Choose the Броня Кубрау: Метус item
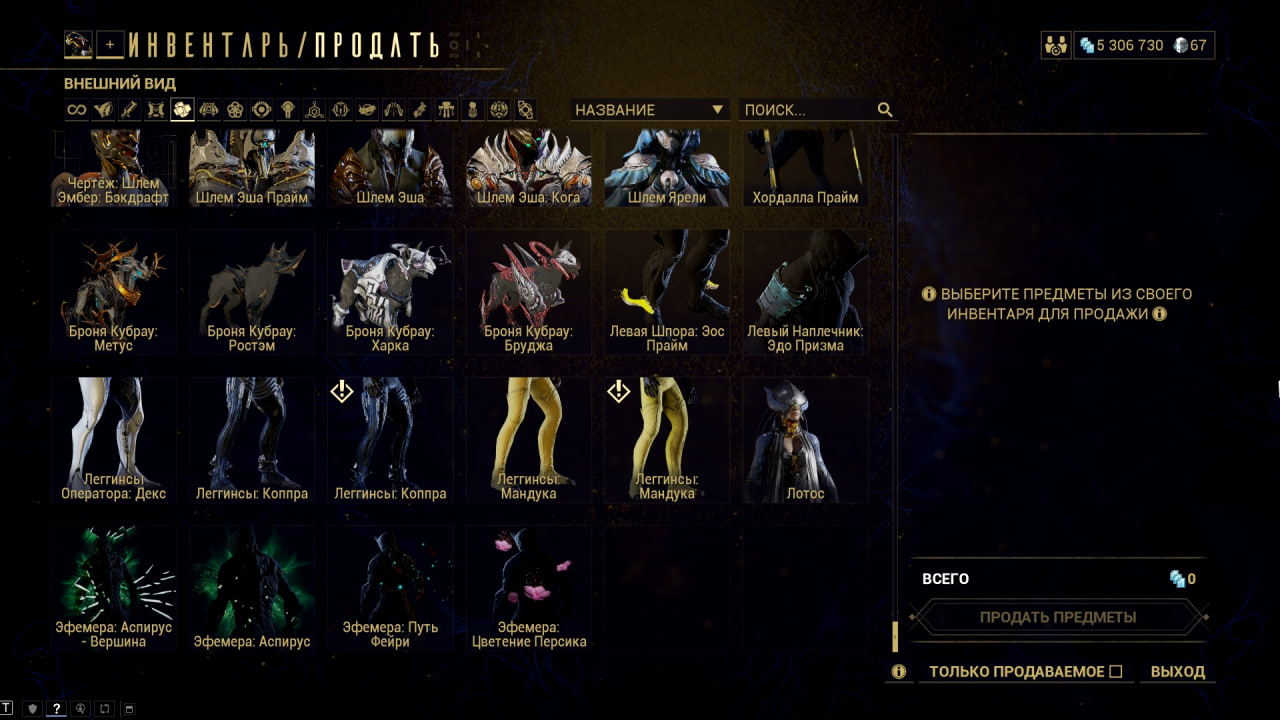The image size is (1280, 720). [113, 292]
